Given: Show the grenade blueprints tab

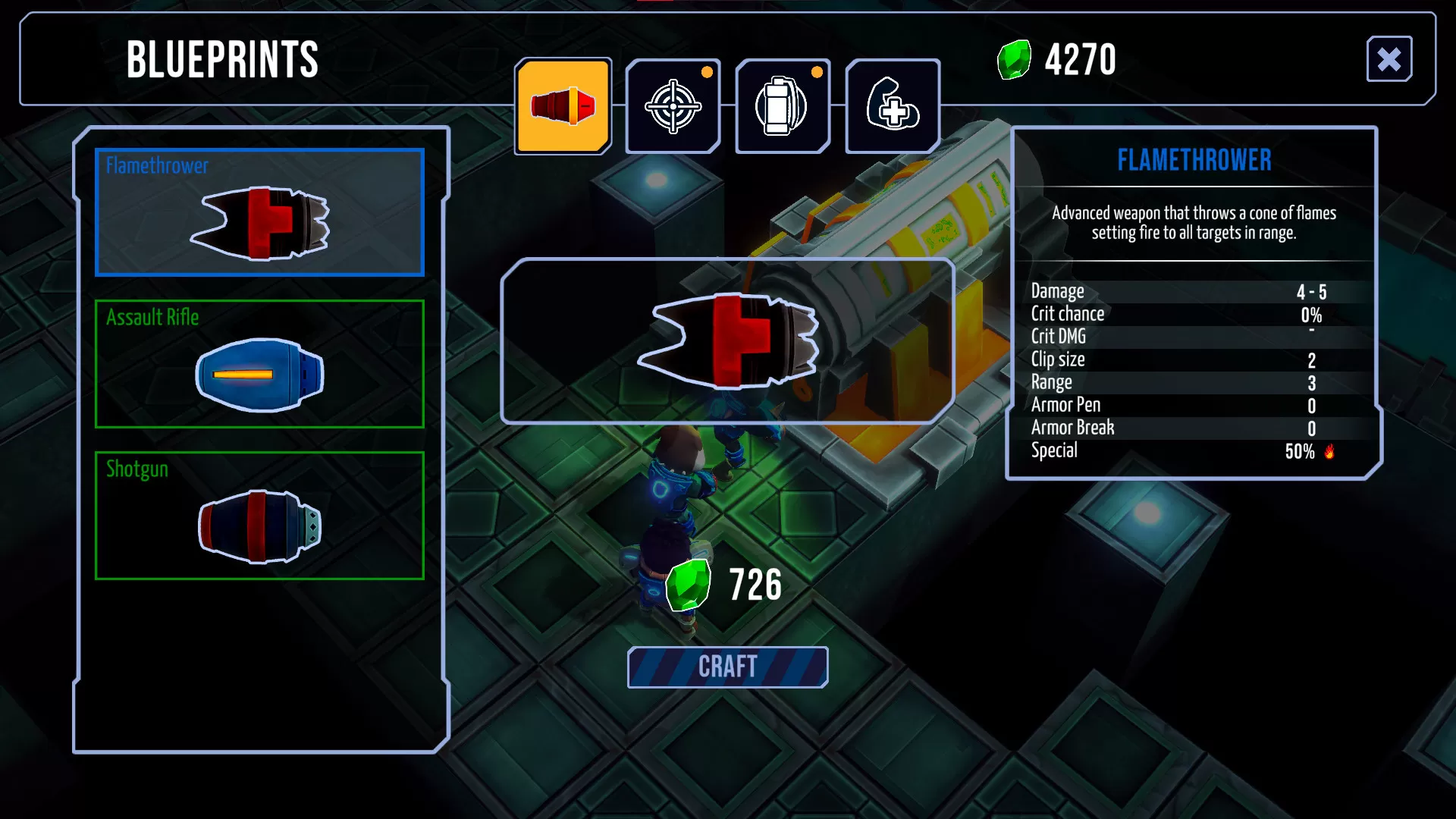Looking at the screenshot, I should point(783,106).
